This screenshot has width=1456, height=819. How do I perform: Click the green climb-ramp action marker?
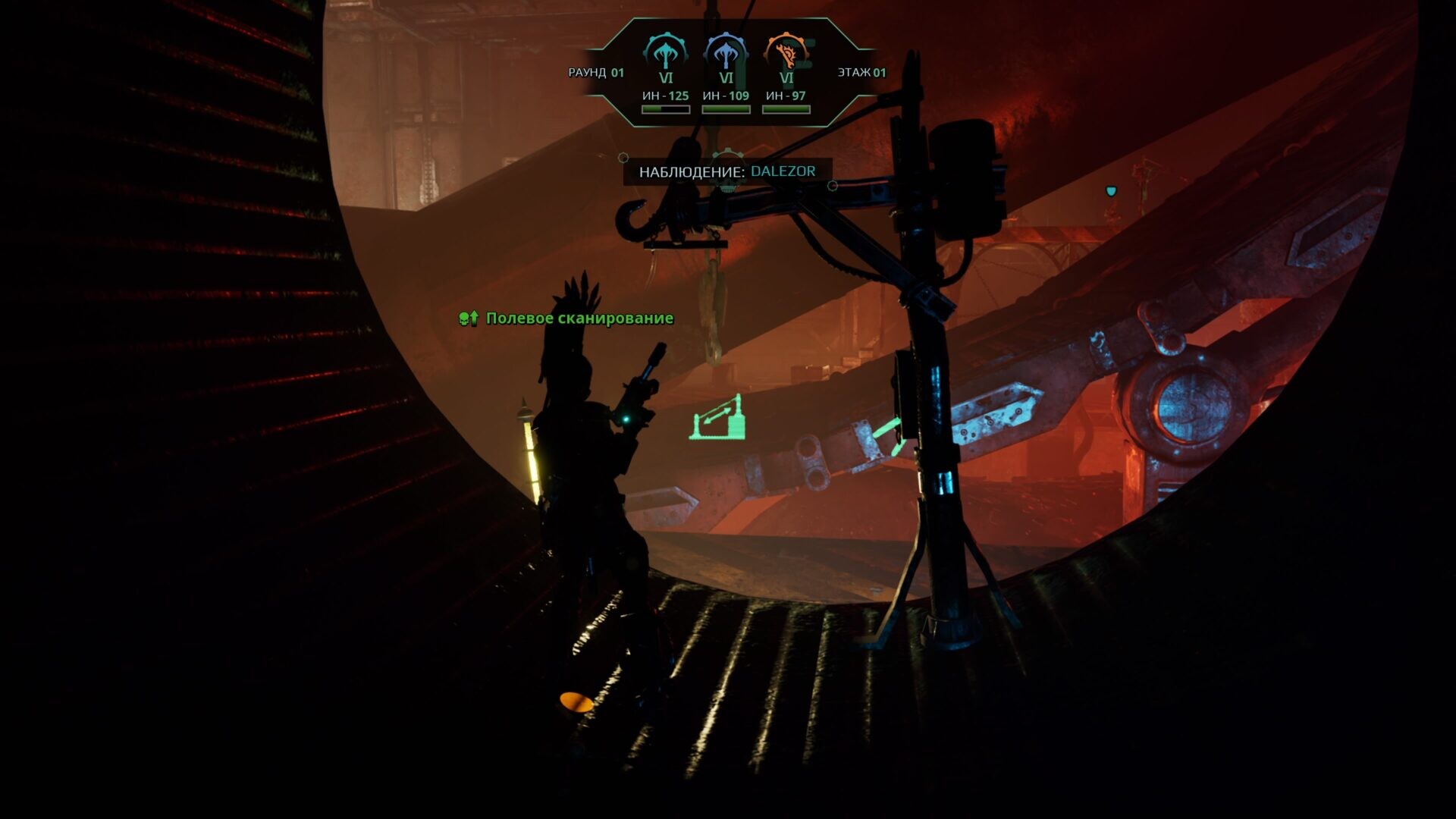717,419
